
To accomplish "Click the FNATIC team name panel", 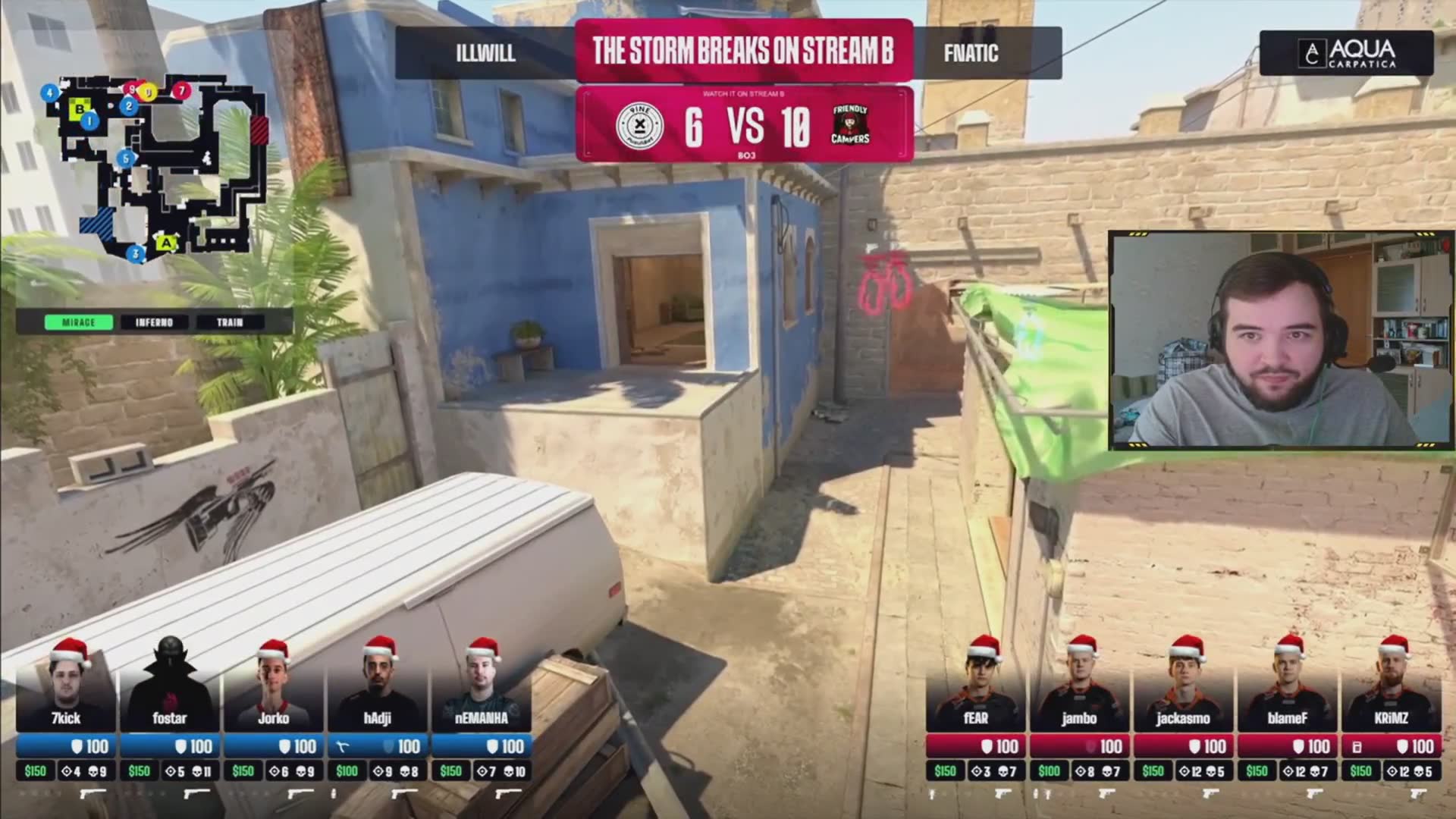I will 971,53.
